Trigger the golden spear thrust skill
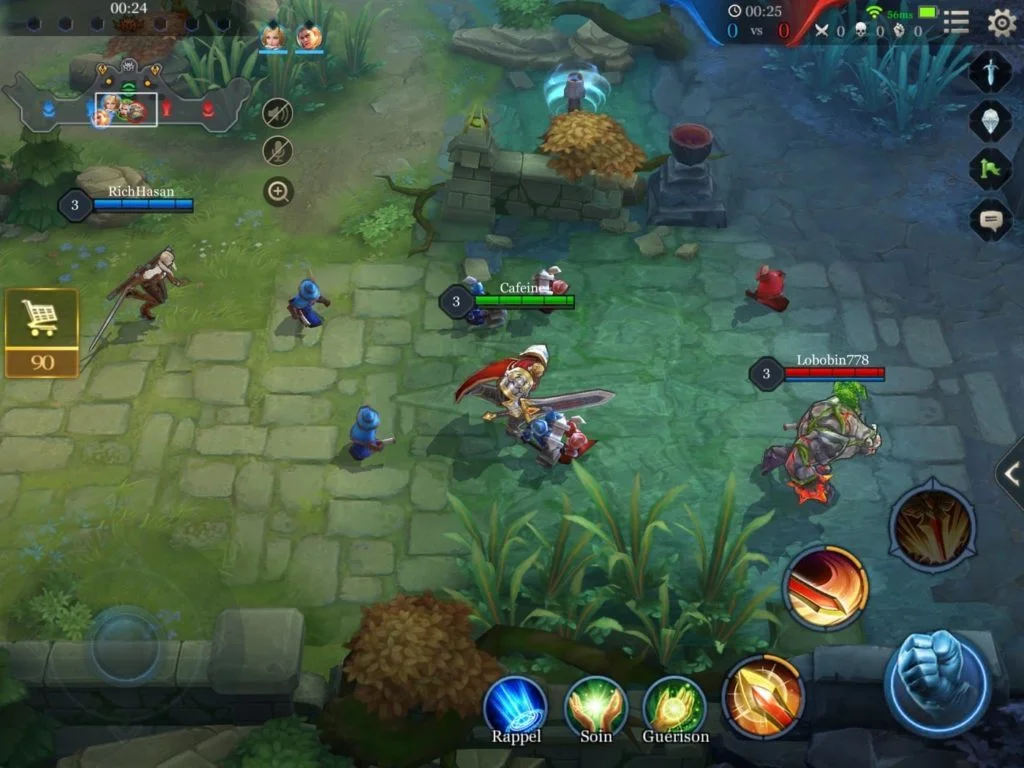Image resolution: width=1024 pixels, height=768 pixels. 763,695
